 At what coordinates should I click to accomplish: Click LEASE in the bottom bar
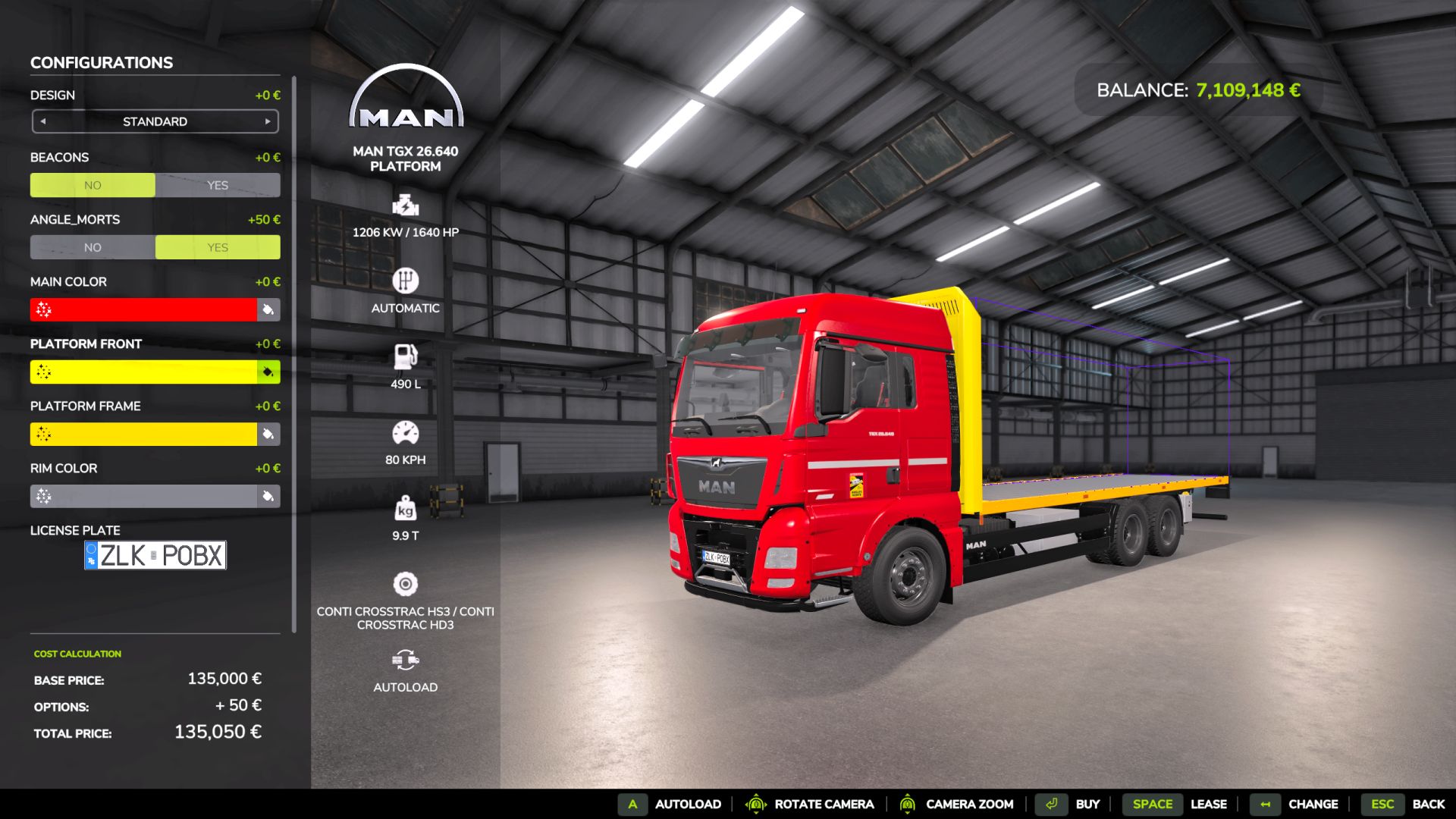(1209, 804)
